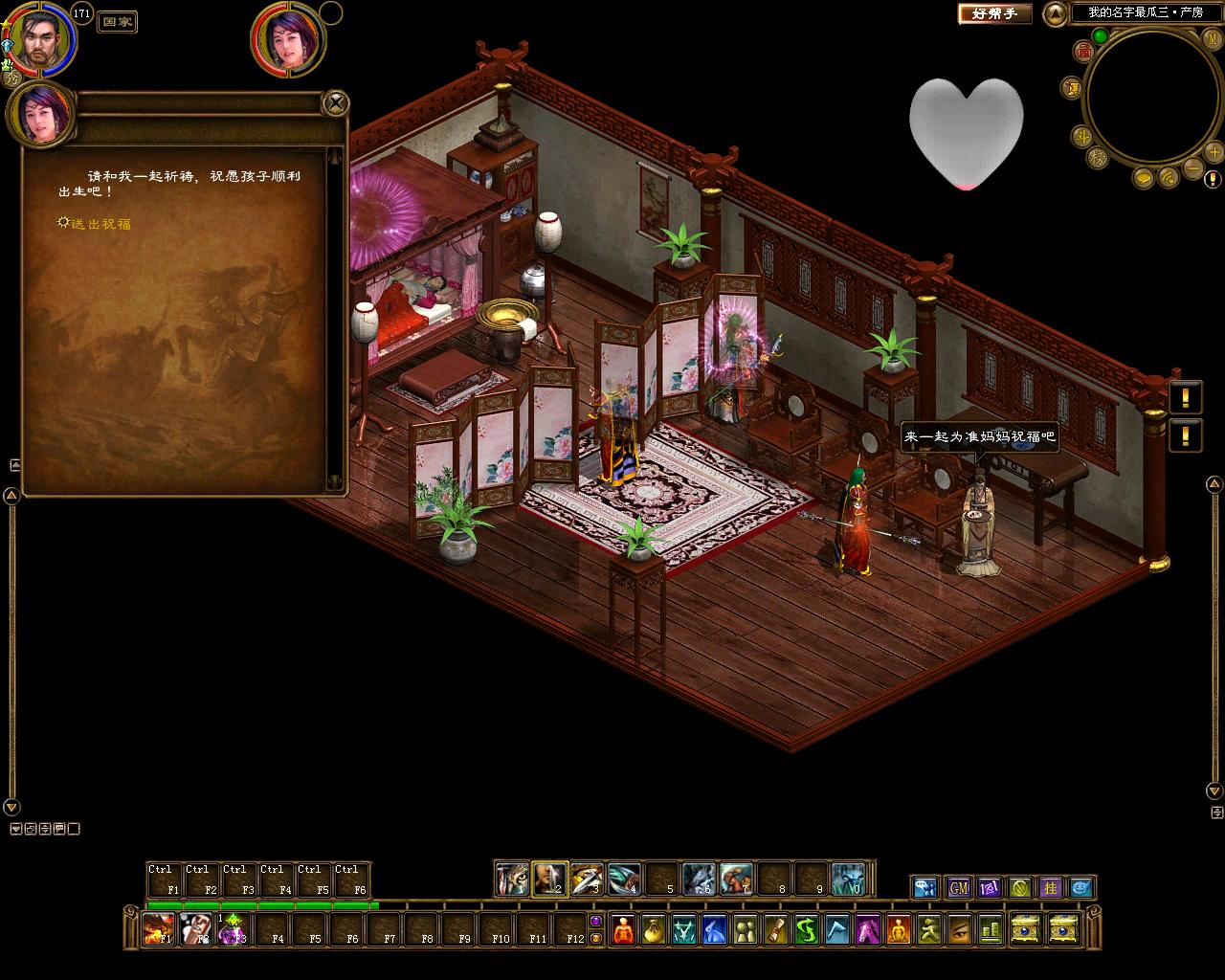Toggle the 斗 combat mode button
1225x980 pixels.
pyautogui.click(x=1082, y=136)
